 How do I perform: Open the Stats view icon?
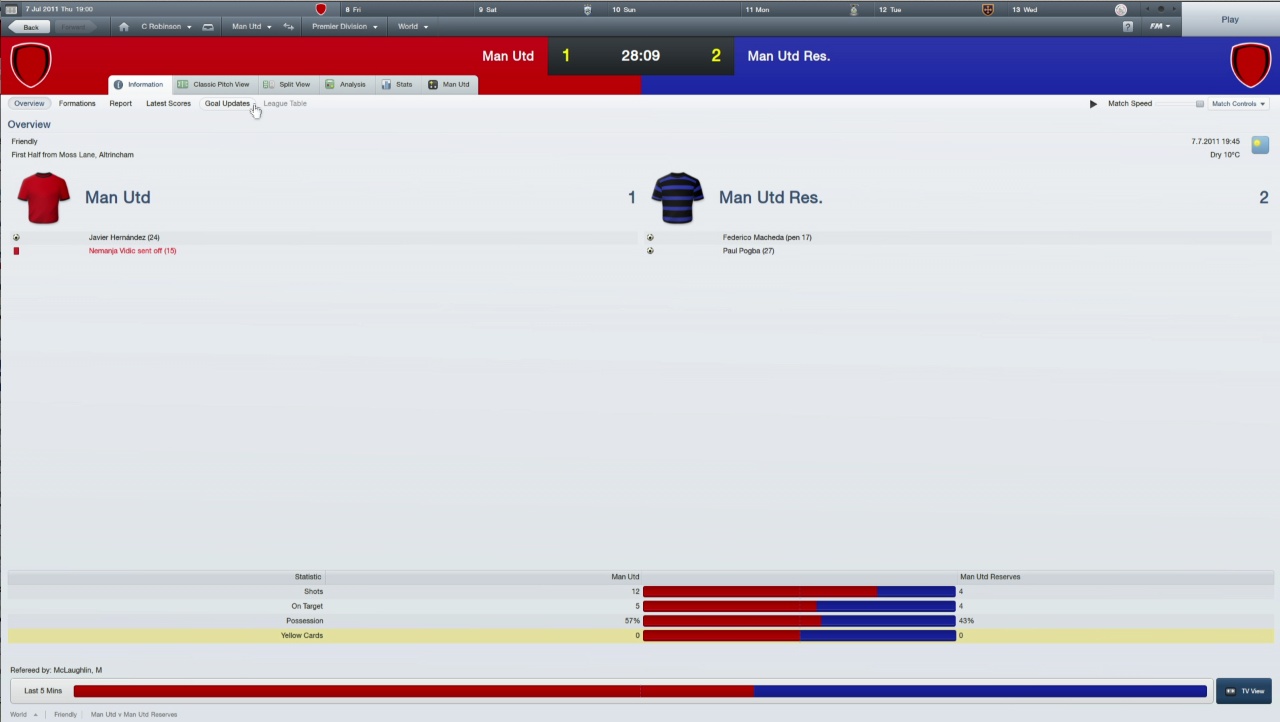click(388, 84)
